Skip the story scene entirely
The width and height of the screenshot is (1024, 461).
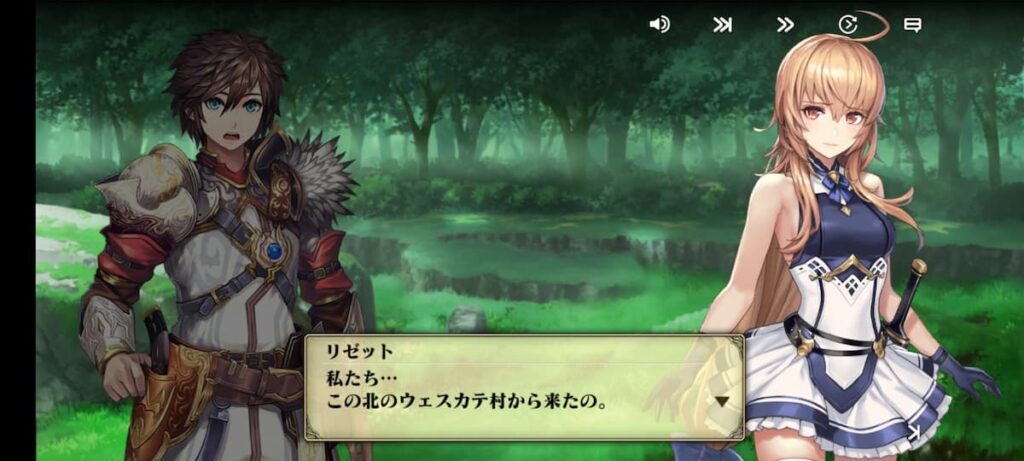(722, 25)
